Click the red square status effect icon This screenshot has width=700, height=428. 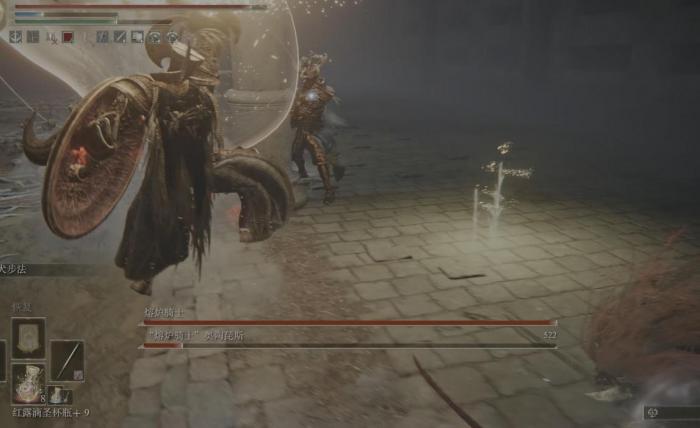(68, 37)
